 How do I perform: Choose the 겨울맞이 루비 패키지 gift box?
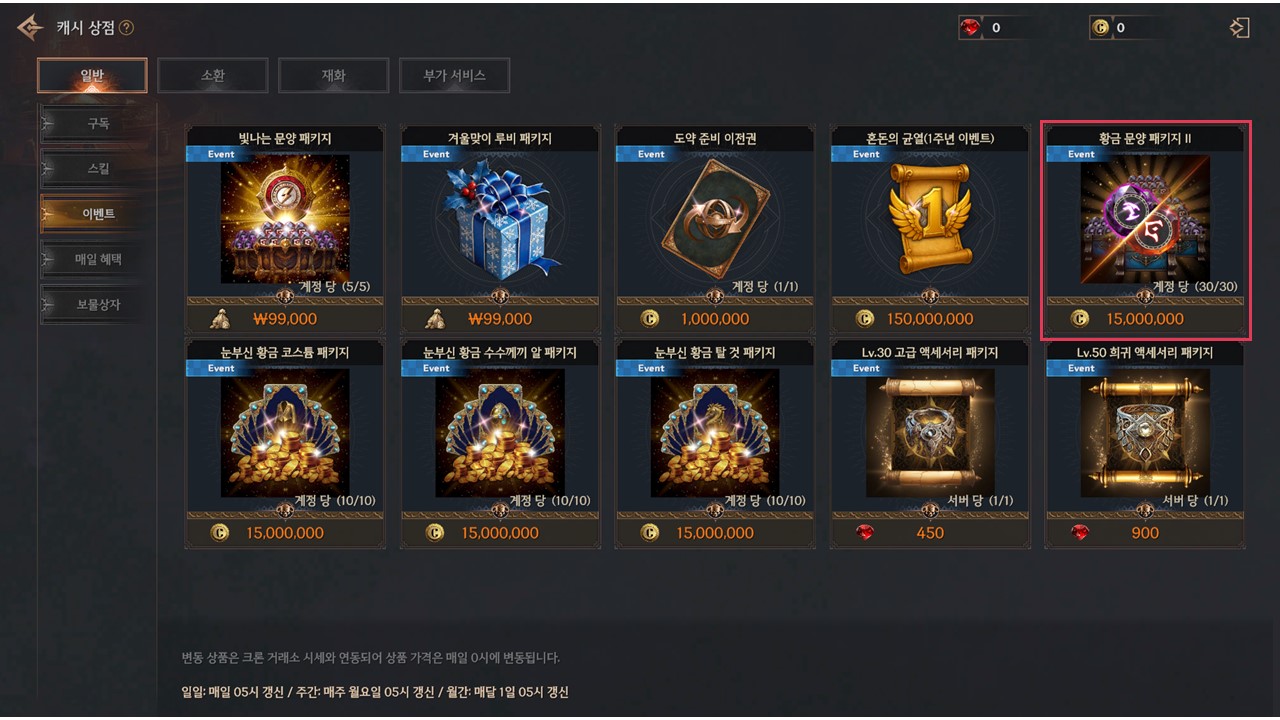(500, 220)
